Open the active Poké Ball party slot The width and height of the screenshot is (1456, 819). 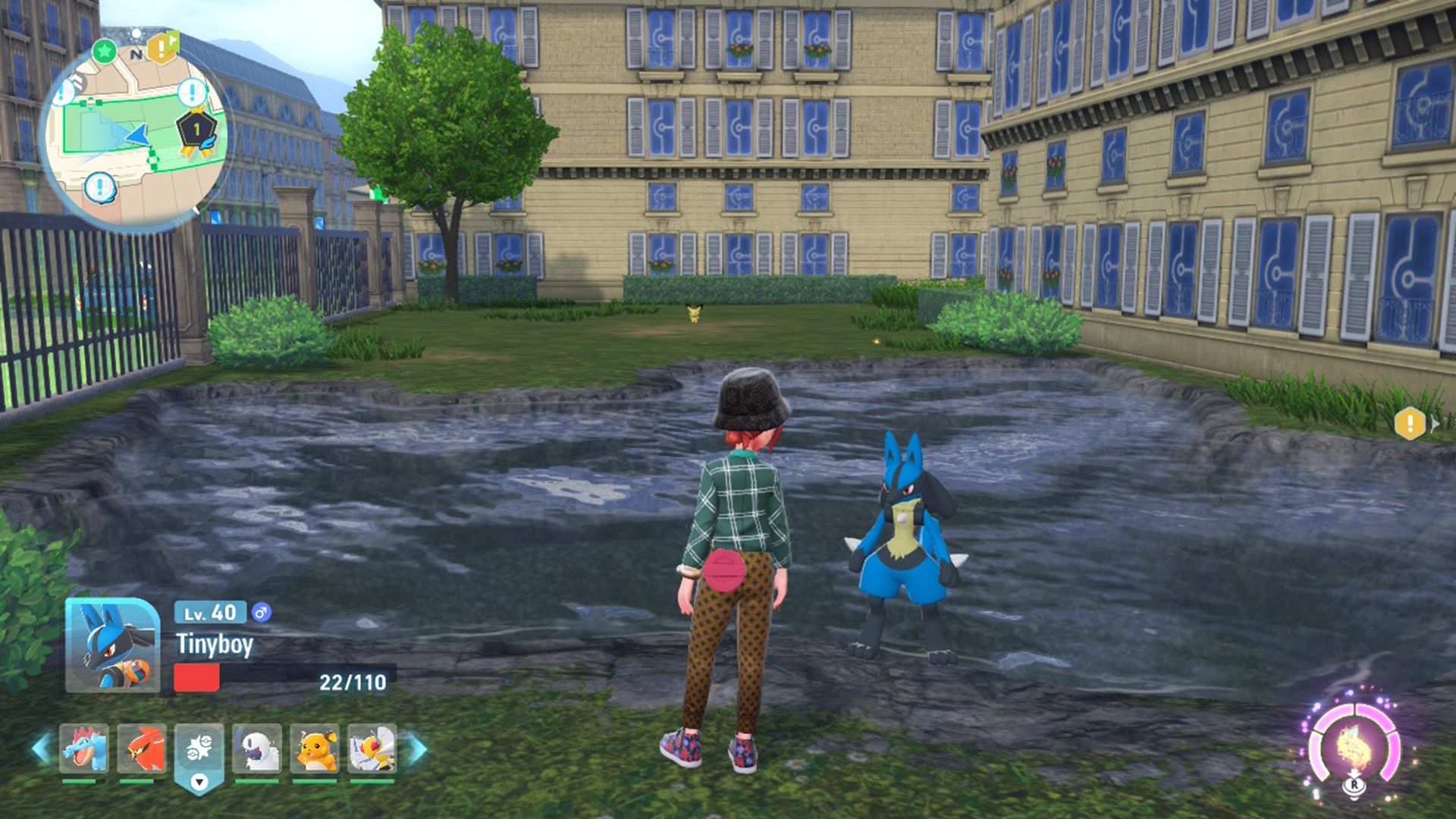199,751
